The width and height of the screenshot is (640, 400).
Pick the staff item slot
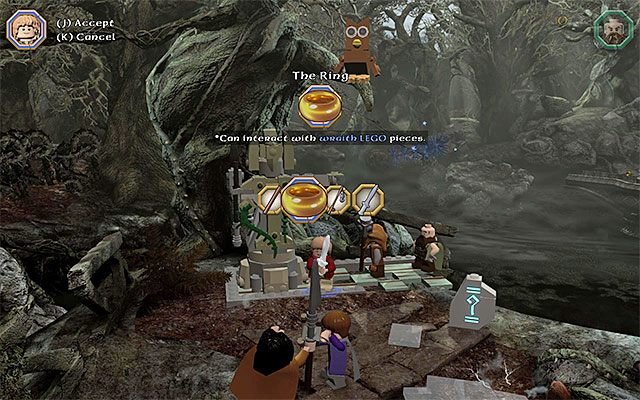coord(270,198)
